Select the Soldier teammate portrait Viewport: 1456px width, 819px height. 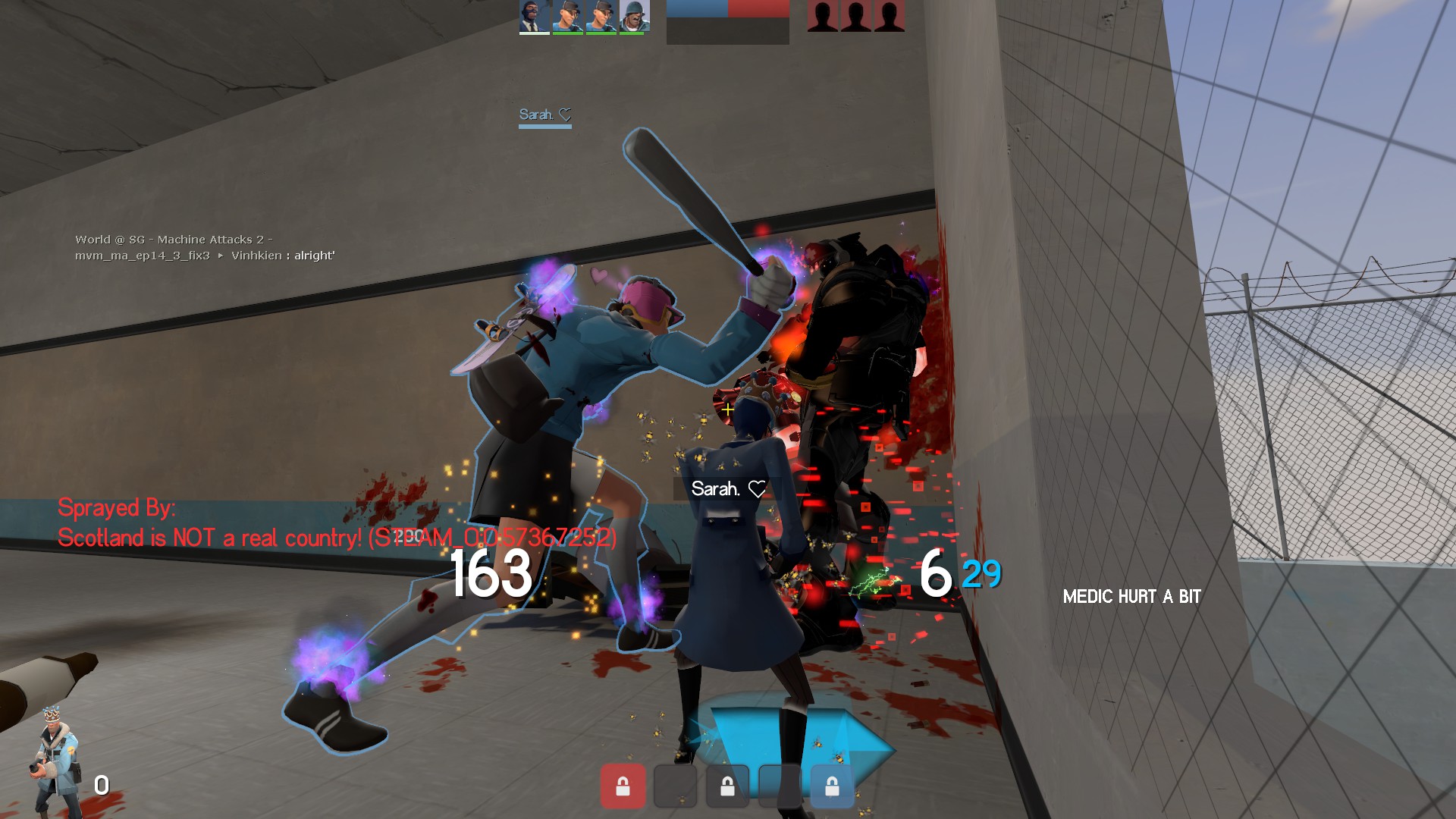point(634,16)
